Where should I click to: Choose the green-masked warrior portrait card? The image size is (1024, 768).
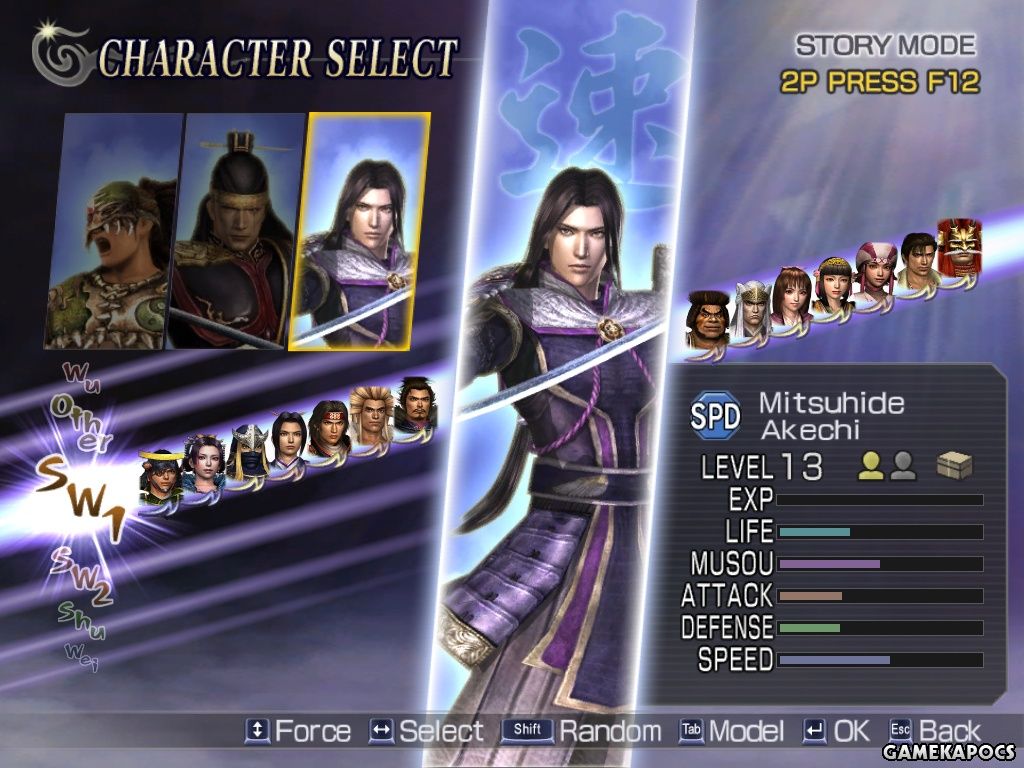click(x=111, y=231)
